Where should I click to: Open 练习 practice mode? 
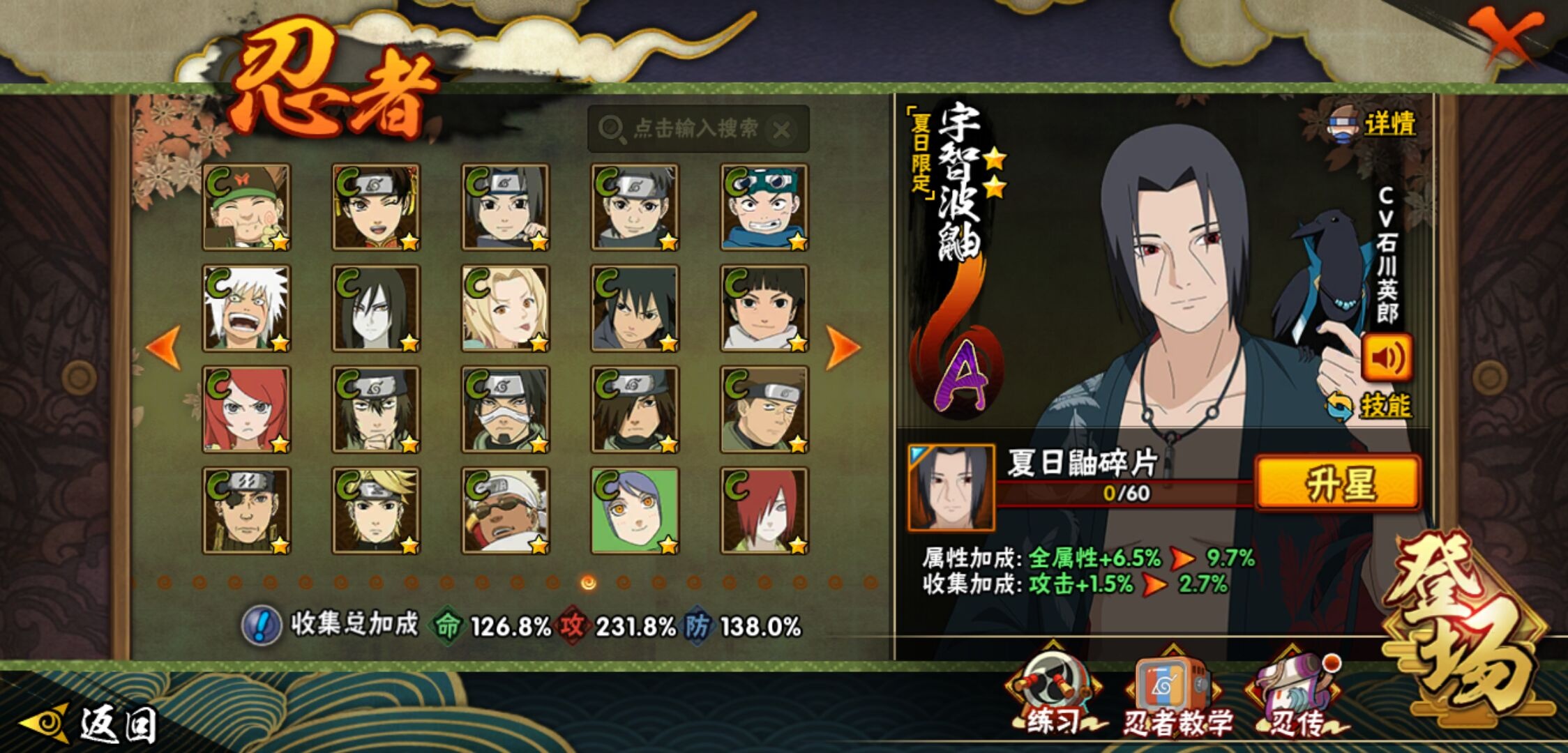1053,694
